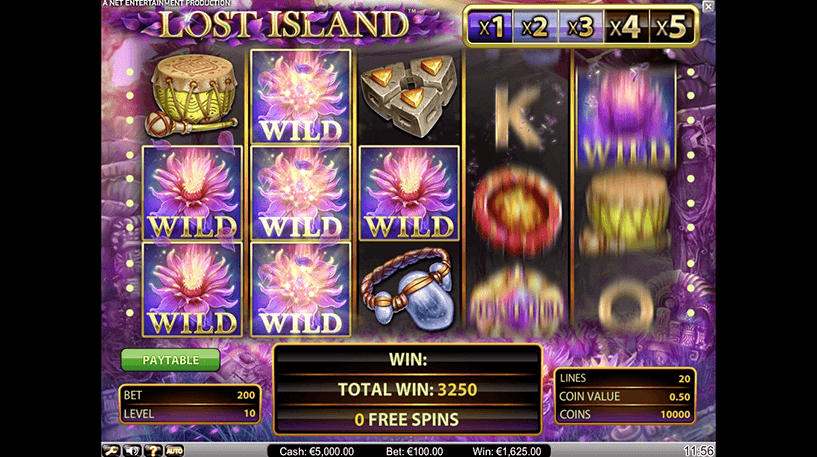Image resolution: width=817 pixels, height=457 pixels.
Task: Toggle sound with the speaker icon
Action: pyautogui.click(x=130, y=450)
